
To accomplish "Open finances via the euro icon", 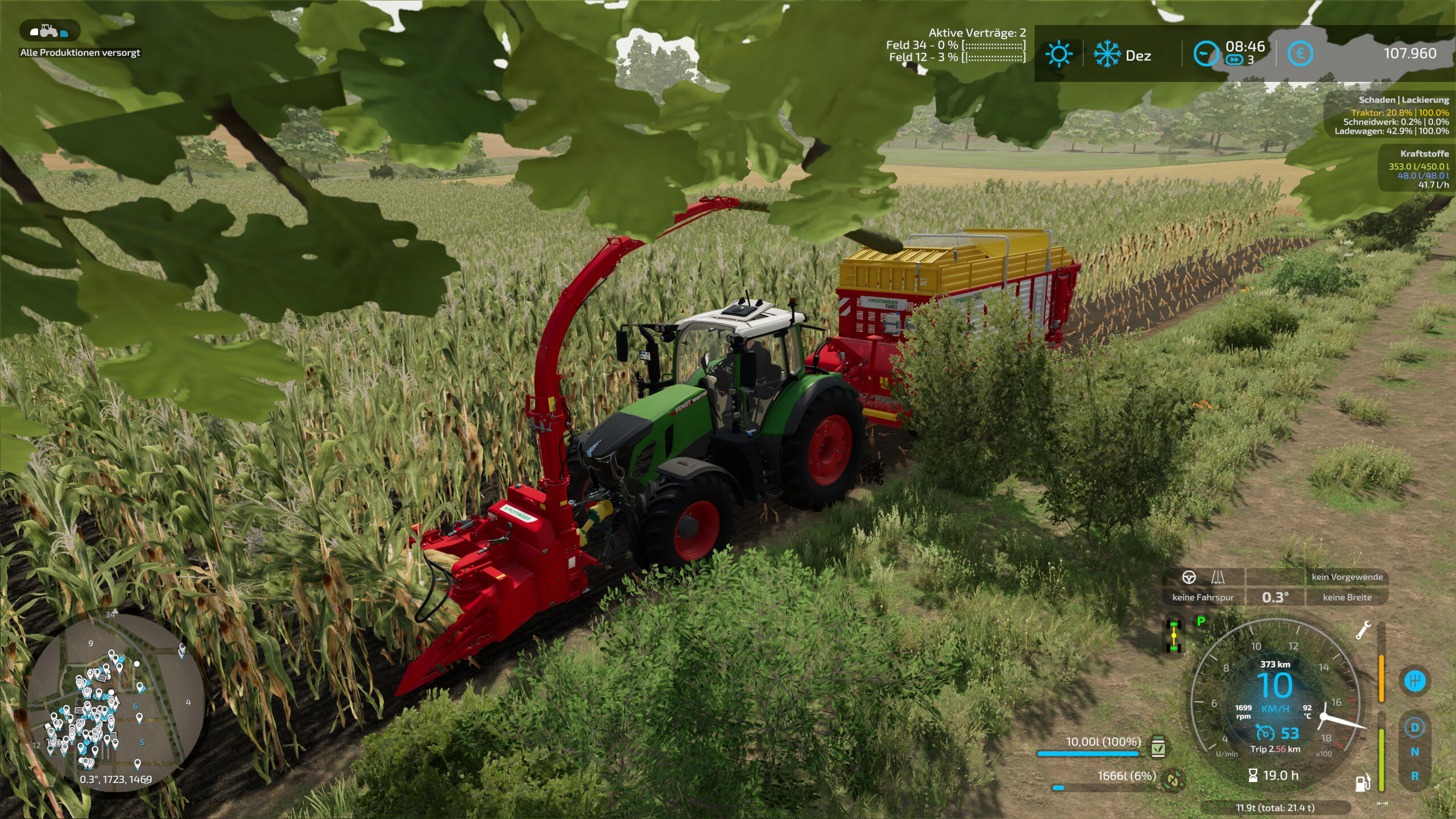I will [1300, 54].
